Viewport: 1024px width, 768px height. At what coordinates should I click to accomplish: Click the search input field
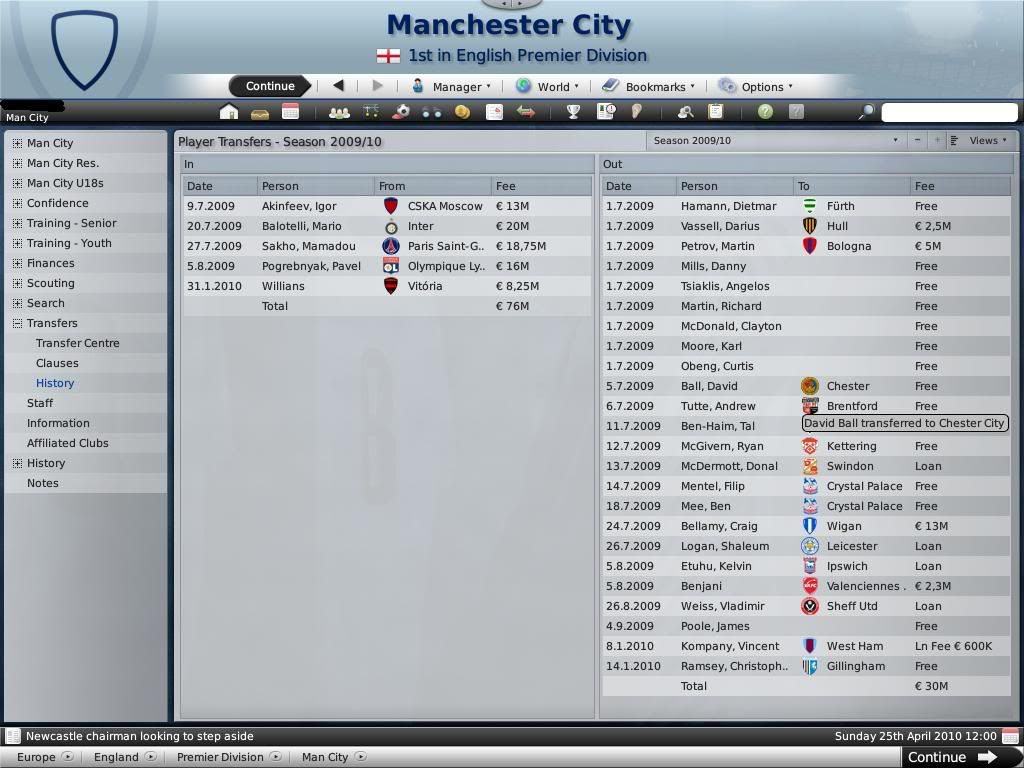tap(949, 112)
